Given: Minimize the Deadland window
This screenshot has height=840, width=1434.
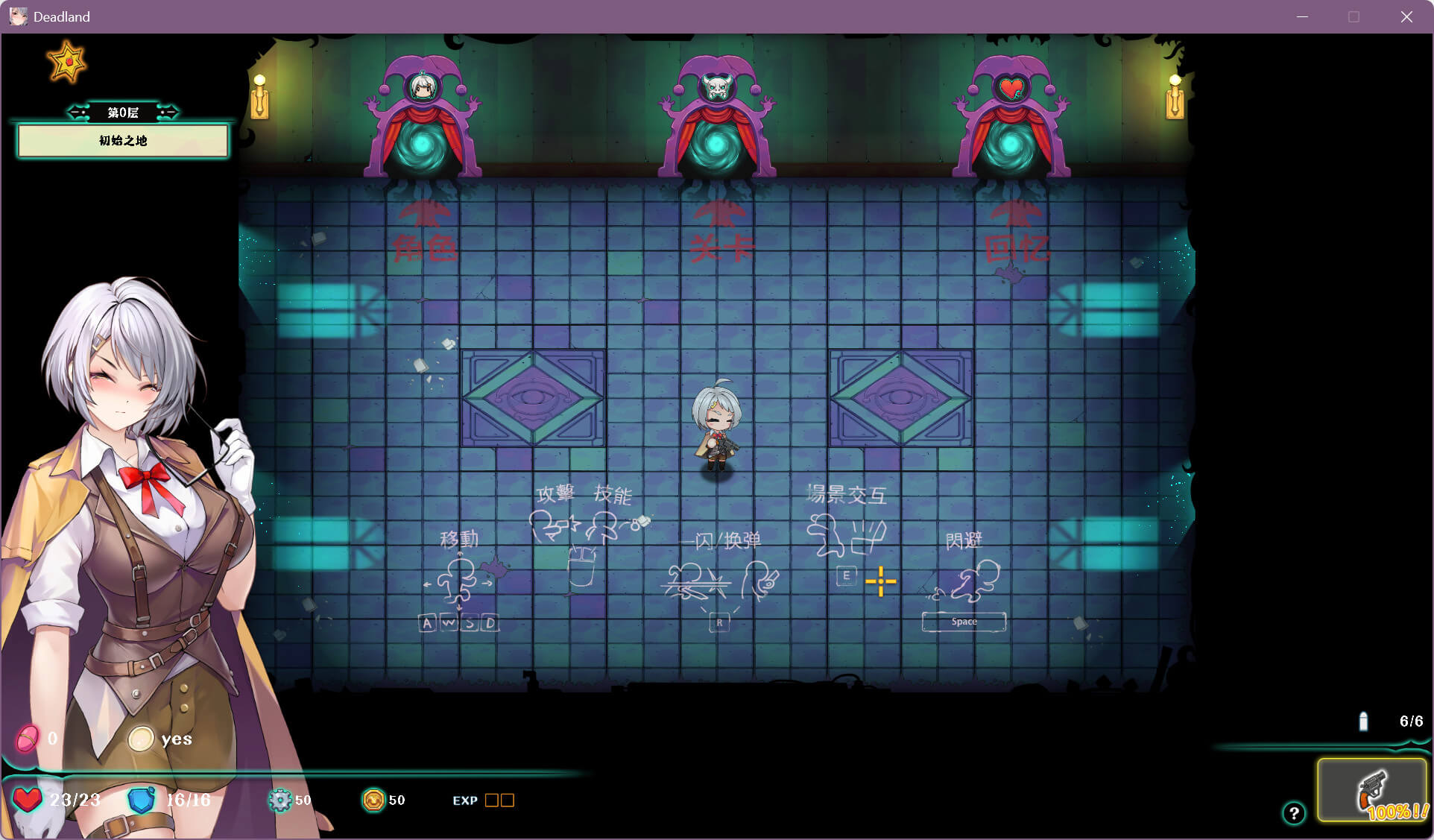Looking at the screenshot, I should 1303,16.
